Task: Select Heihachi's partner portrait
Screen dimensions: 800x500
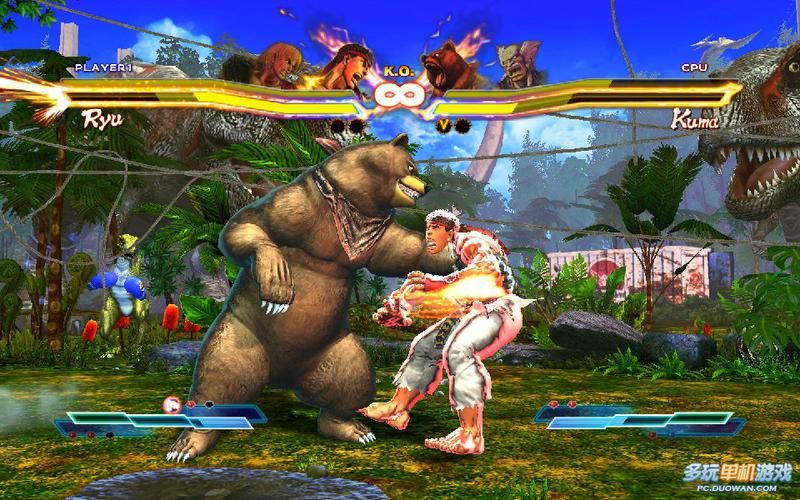Action: point(516,66)
